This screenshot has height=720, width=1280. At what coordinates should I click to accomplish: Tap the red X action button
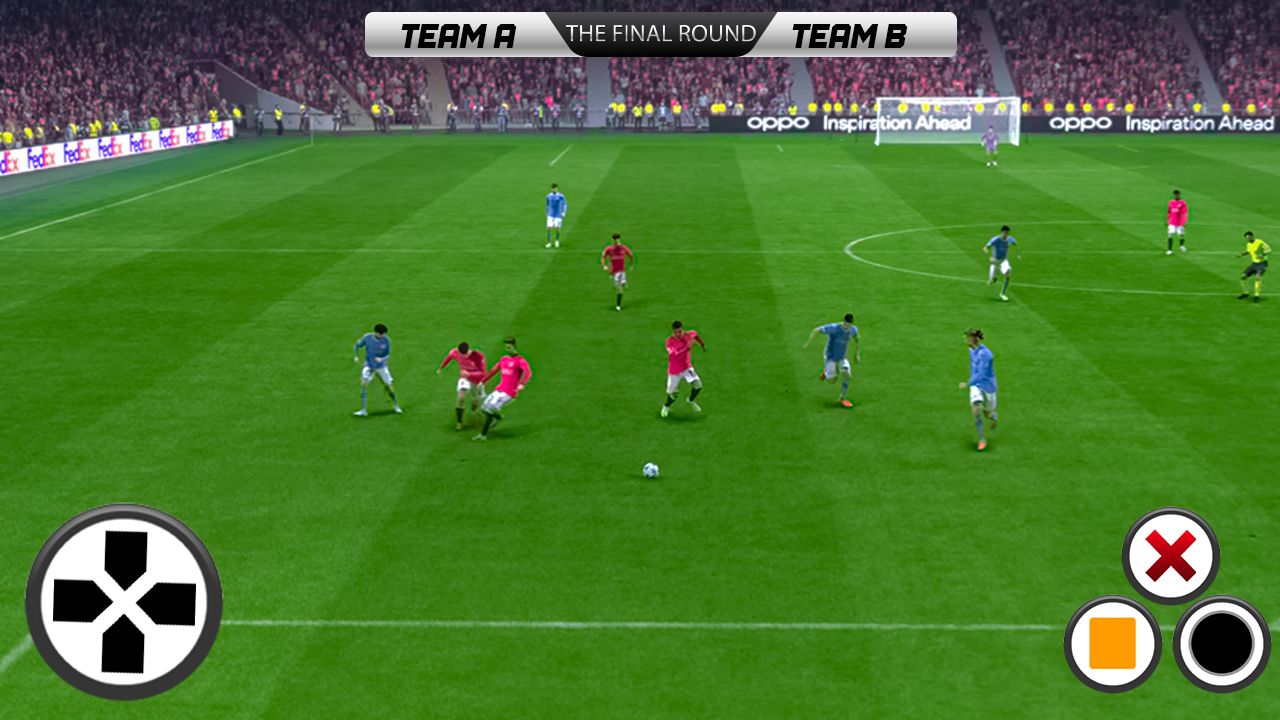coord(1170,556)
